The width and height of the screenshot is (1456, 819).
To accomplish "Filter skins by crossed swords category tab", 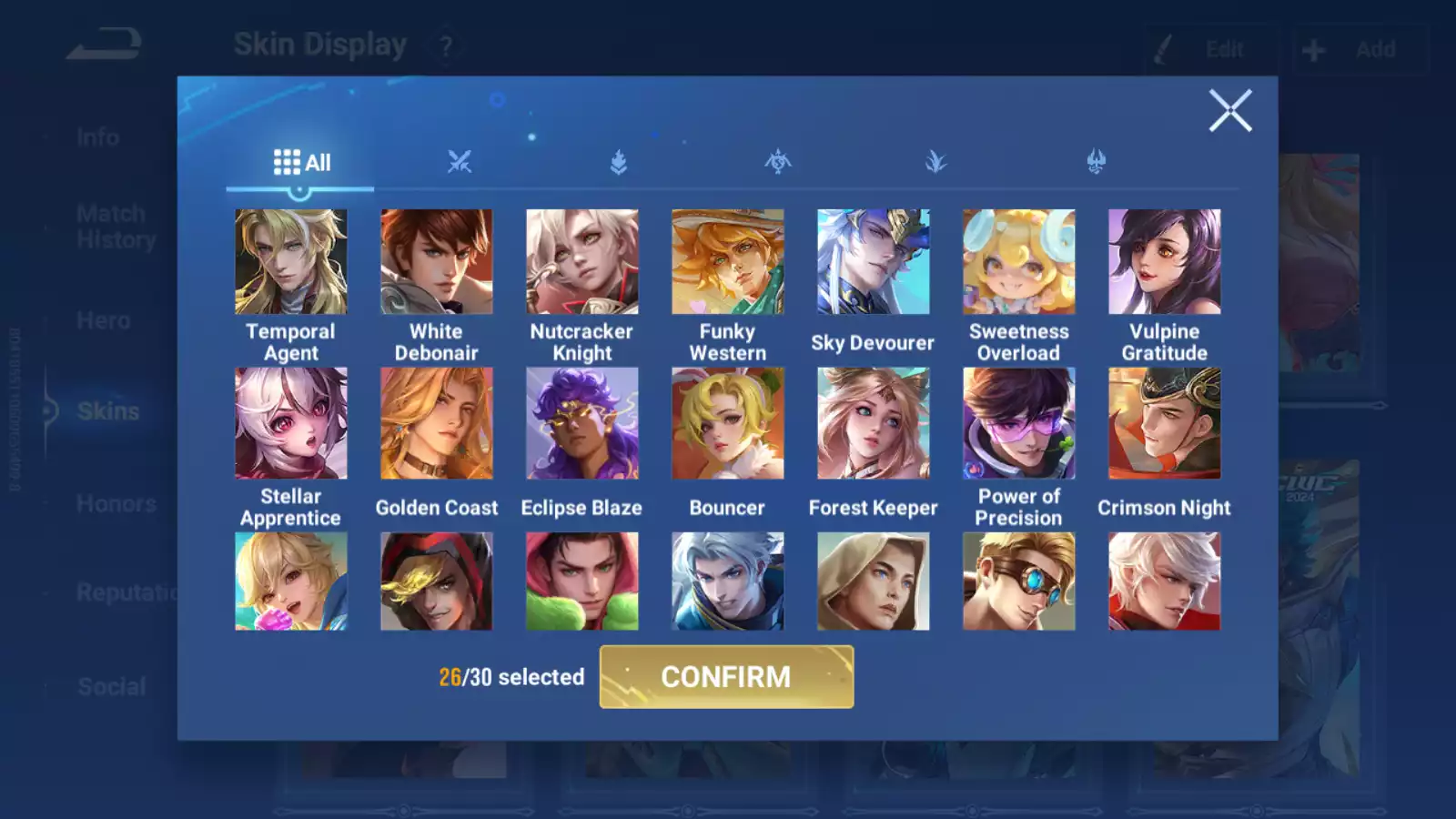I will pyautogui.click(x=460, y=163).
